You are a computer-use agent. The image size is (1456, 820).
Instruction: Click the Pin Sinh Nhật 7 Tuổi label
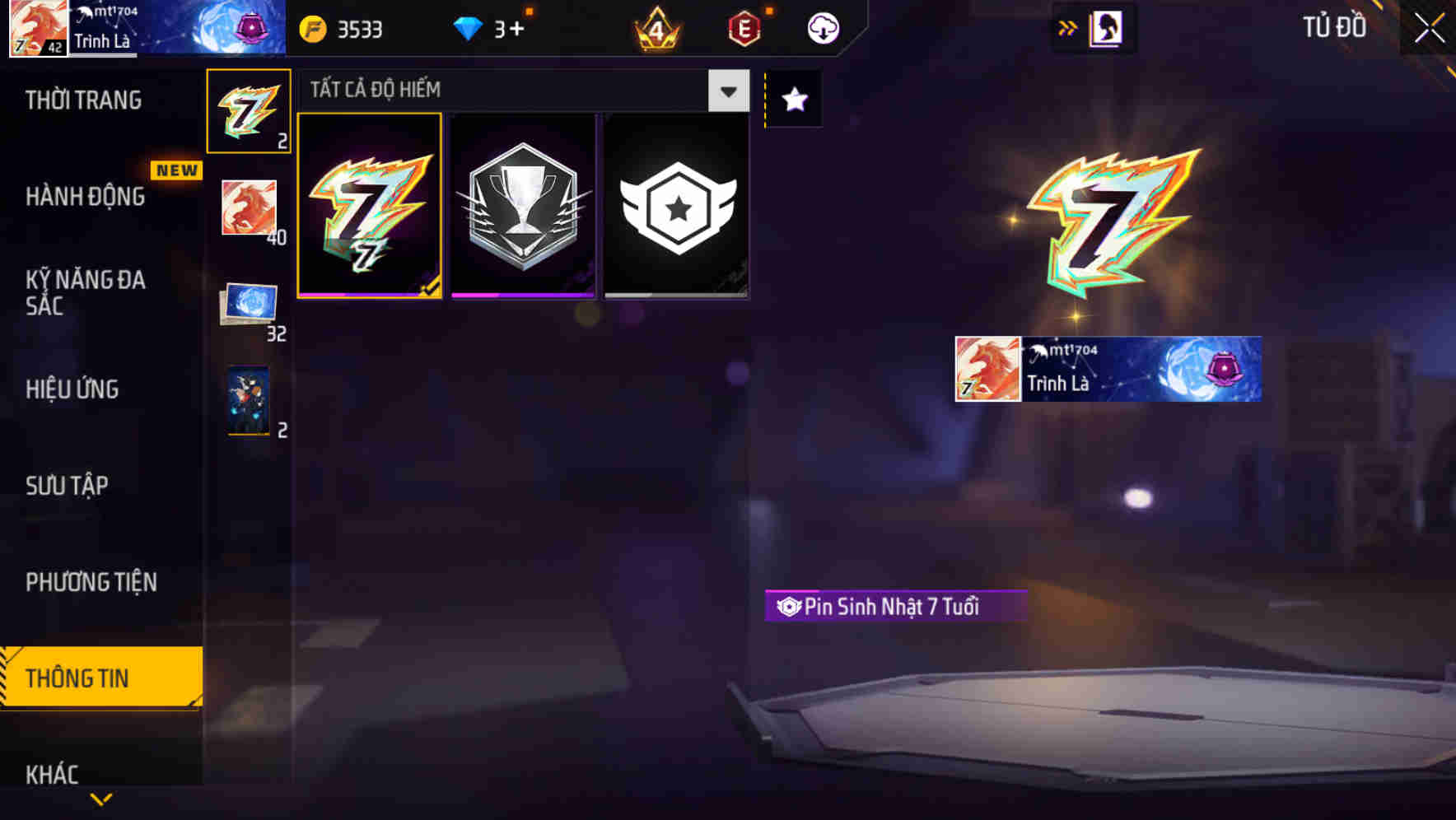pos(895,604)
